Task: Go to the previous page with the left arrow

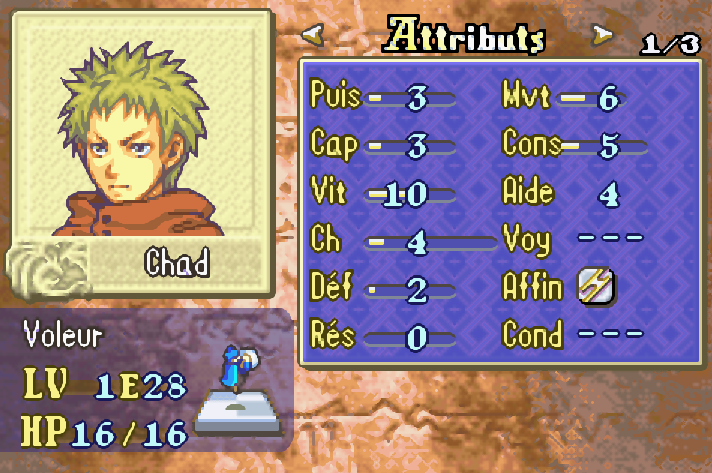Action: 313,36
